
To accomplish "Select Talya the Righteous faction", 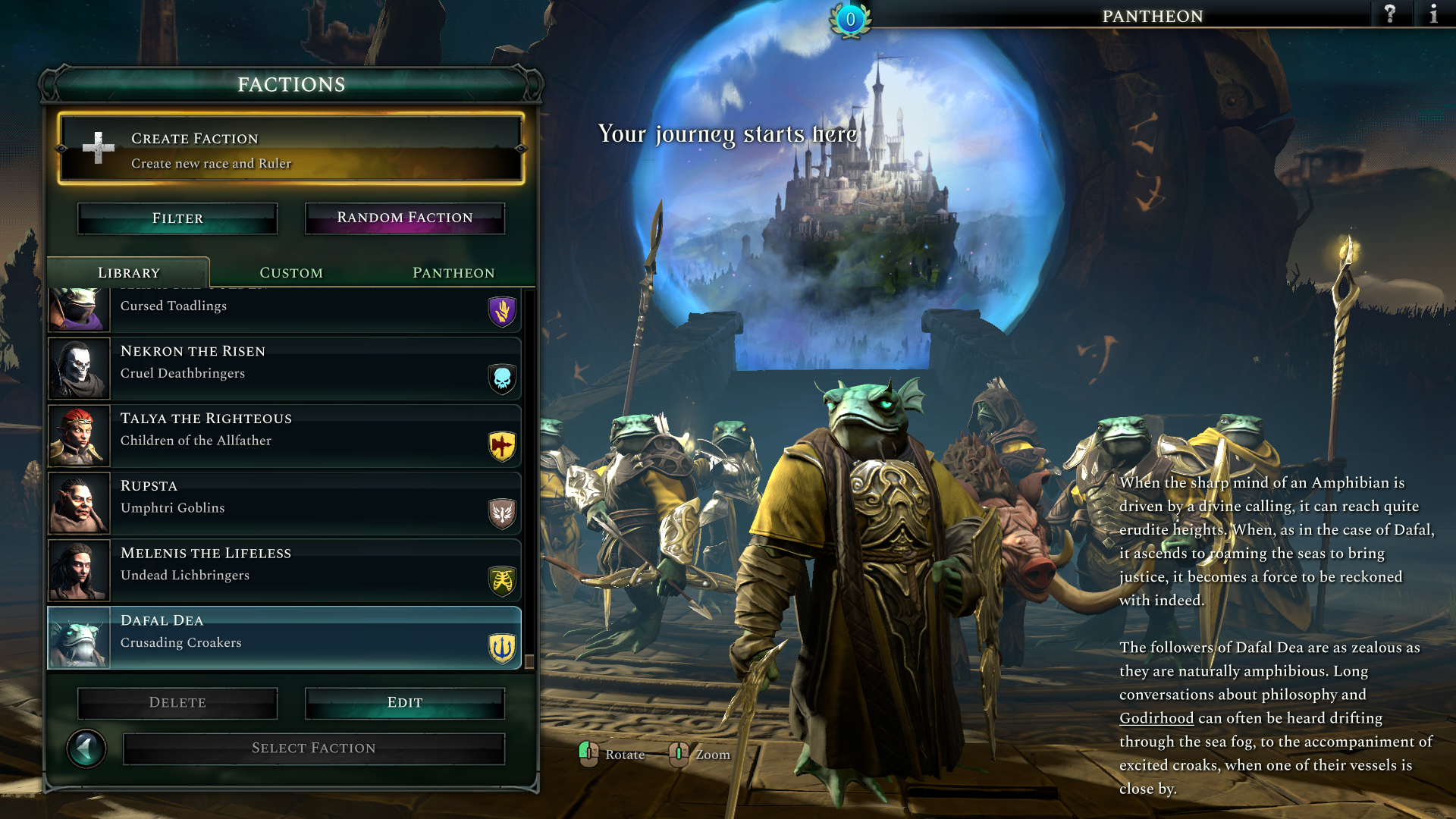I will (284, 436).
